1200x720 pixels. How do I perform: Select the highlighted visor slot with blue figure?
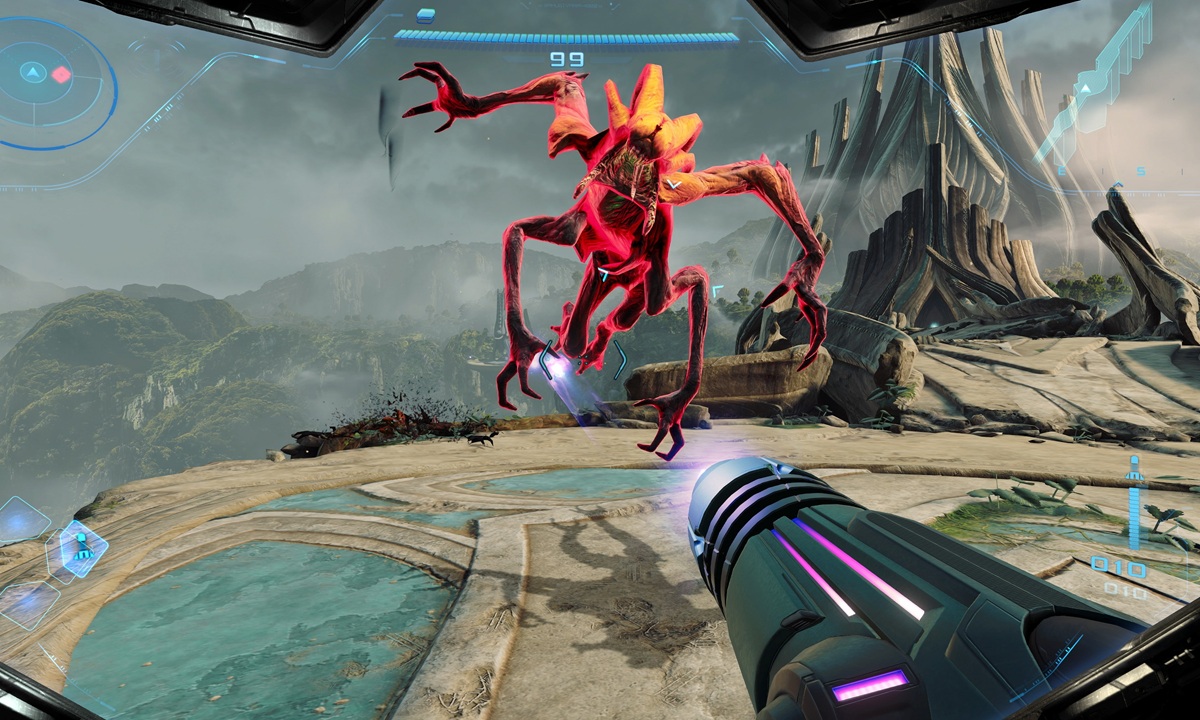(x=79, y=548)
